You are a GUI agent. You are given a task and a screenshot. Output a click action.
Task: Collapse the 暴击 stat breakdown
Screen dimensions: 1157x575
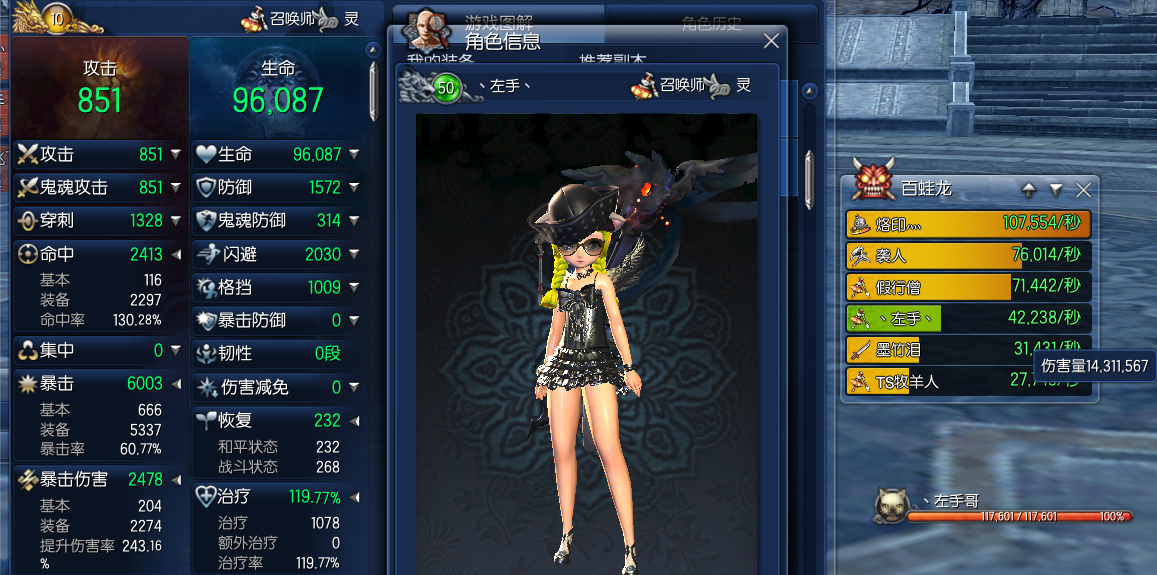176,384
